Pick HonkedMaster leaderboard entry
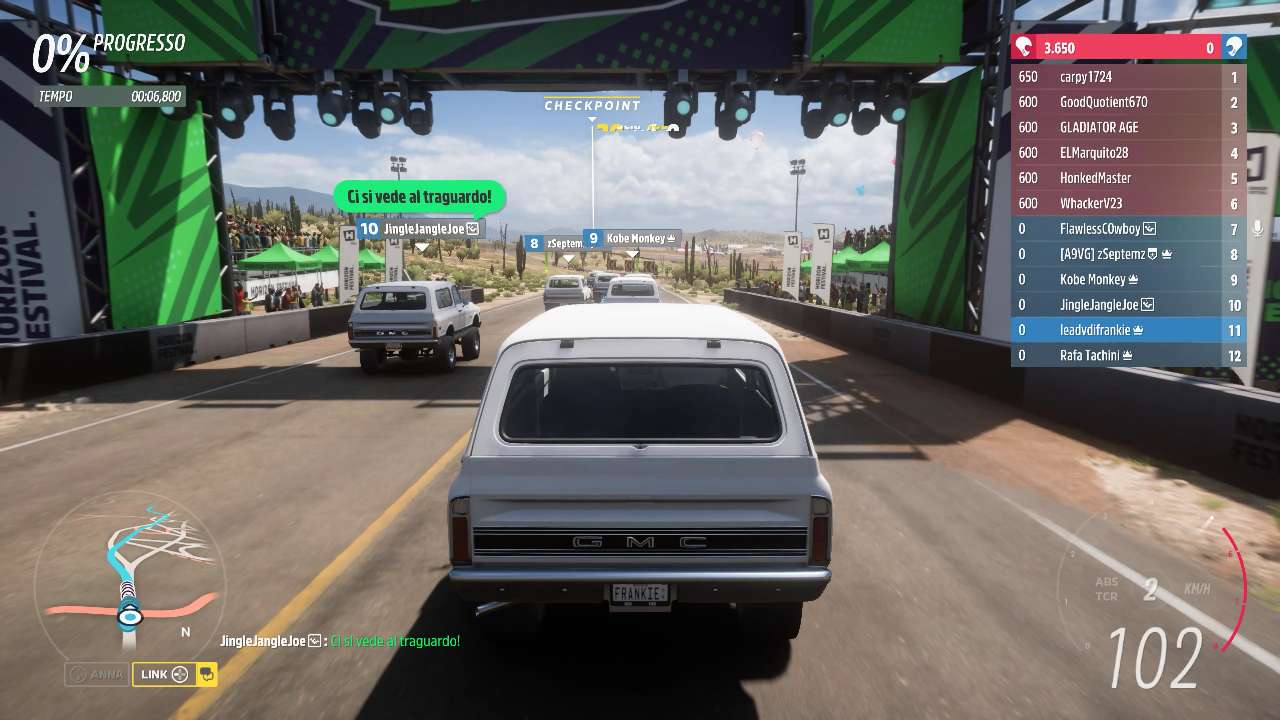The image size is (1280, 720). point(1128,178)
